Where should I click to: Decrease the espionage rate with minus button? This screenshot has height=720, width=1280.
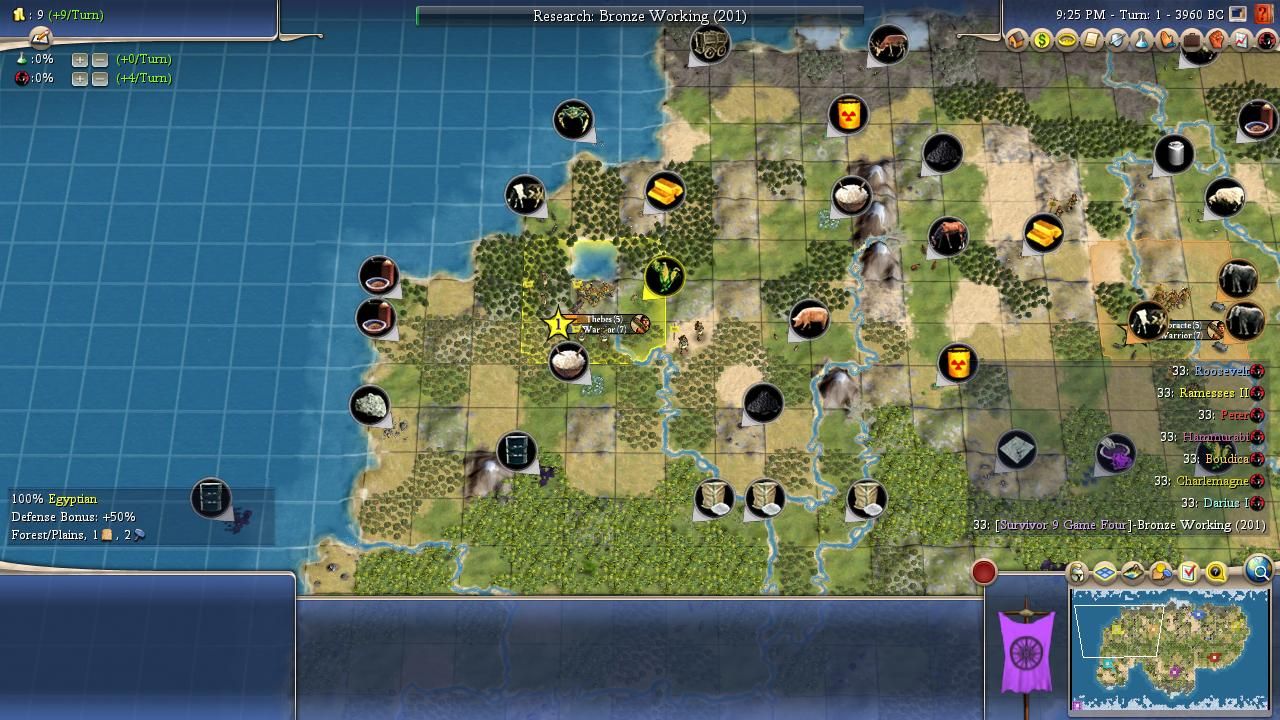[100, 78]
